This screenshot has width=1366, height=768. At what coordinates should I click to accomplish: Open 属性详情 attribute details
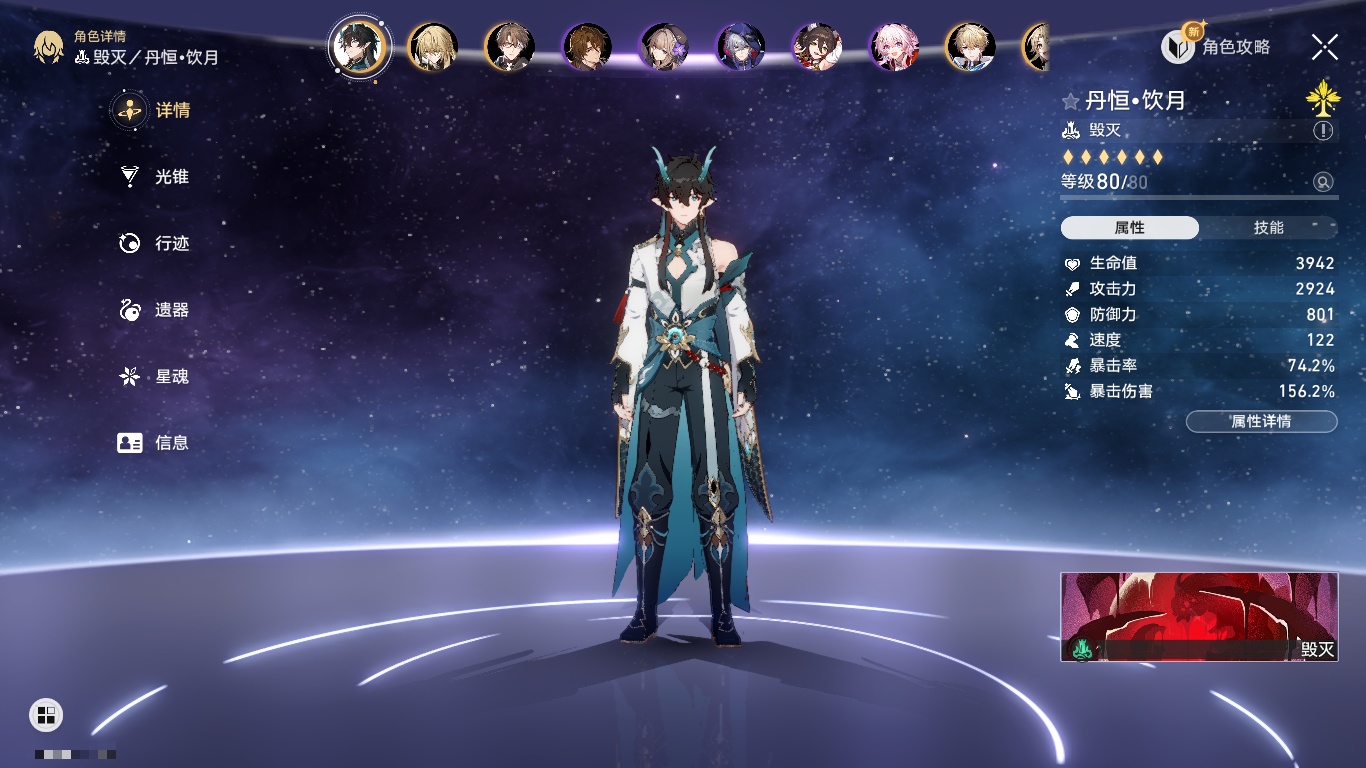point(1261,422)
